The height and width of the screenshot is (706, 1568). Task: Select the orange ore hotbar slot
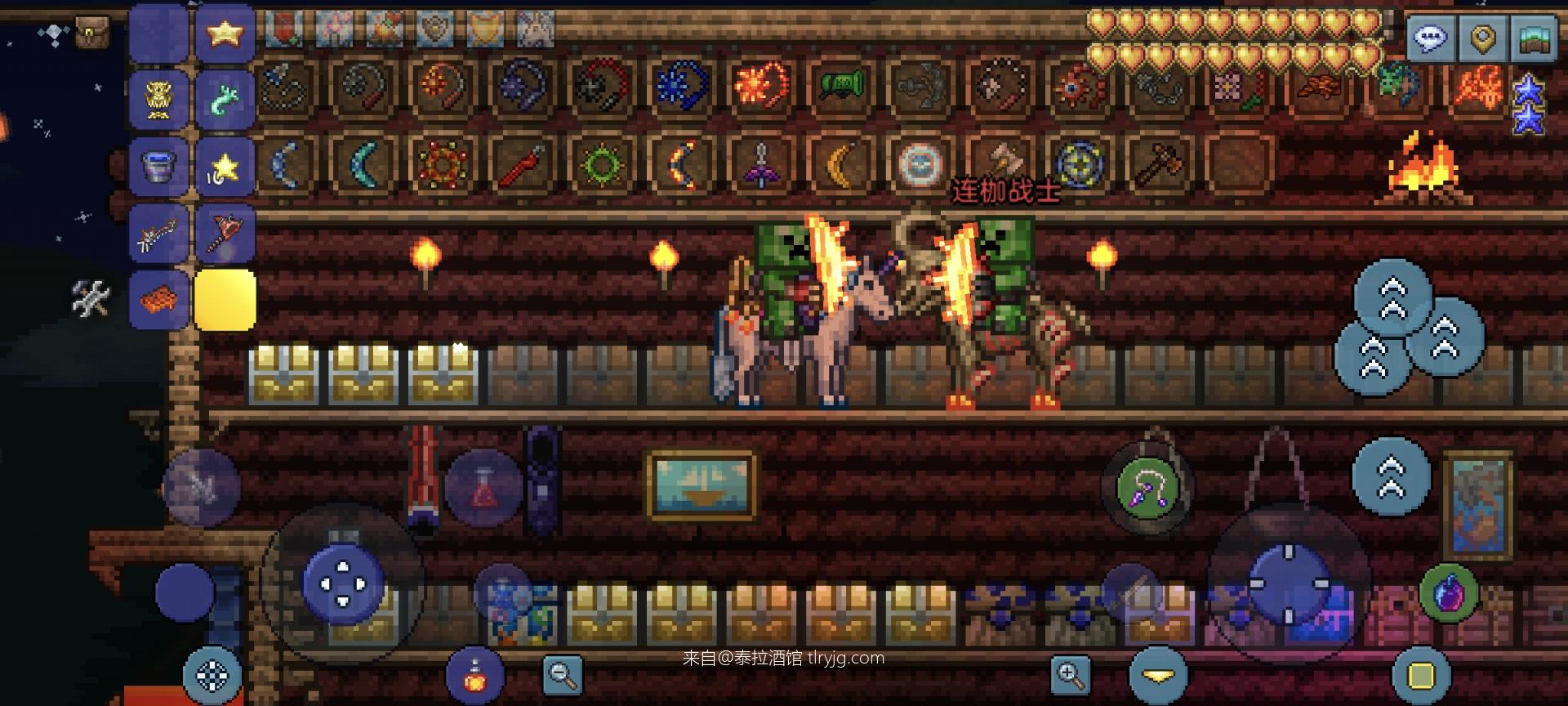coord(158,301)
